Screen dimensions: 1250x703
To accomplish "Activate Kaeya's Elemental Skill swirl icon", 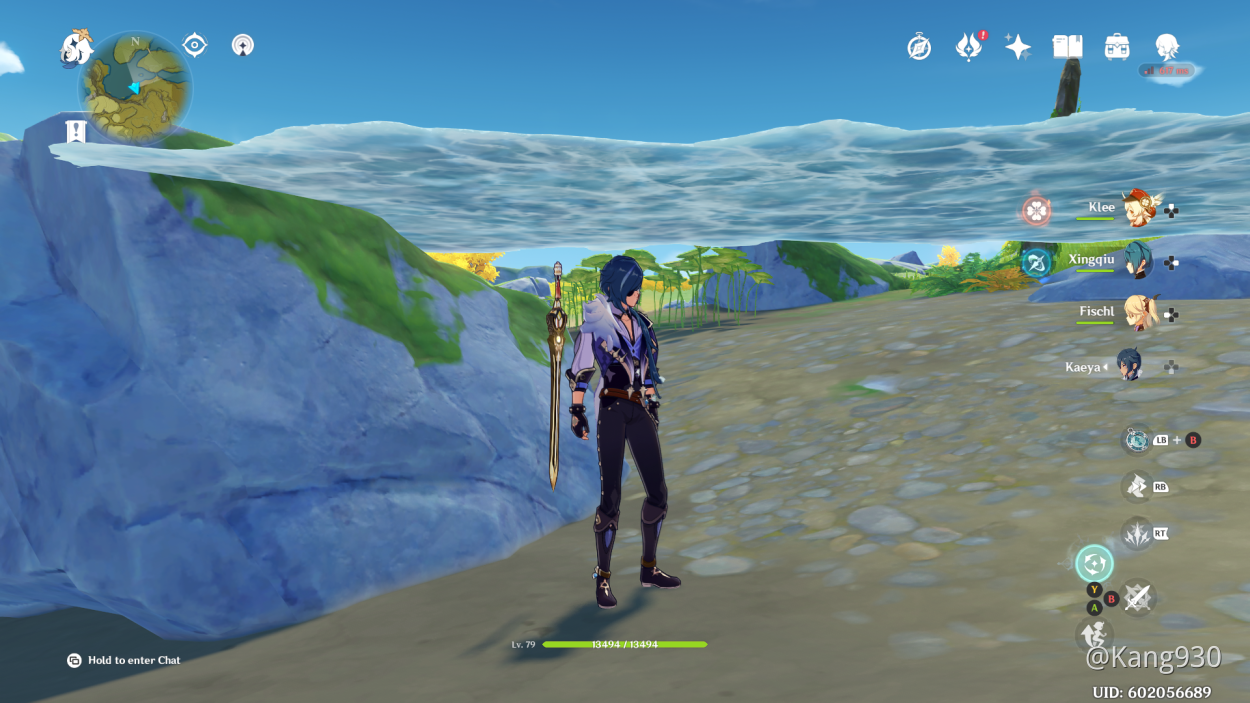I will pos(1094,563).
